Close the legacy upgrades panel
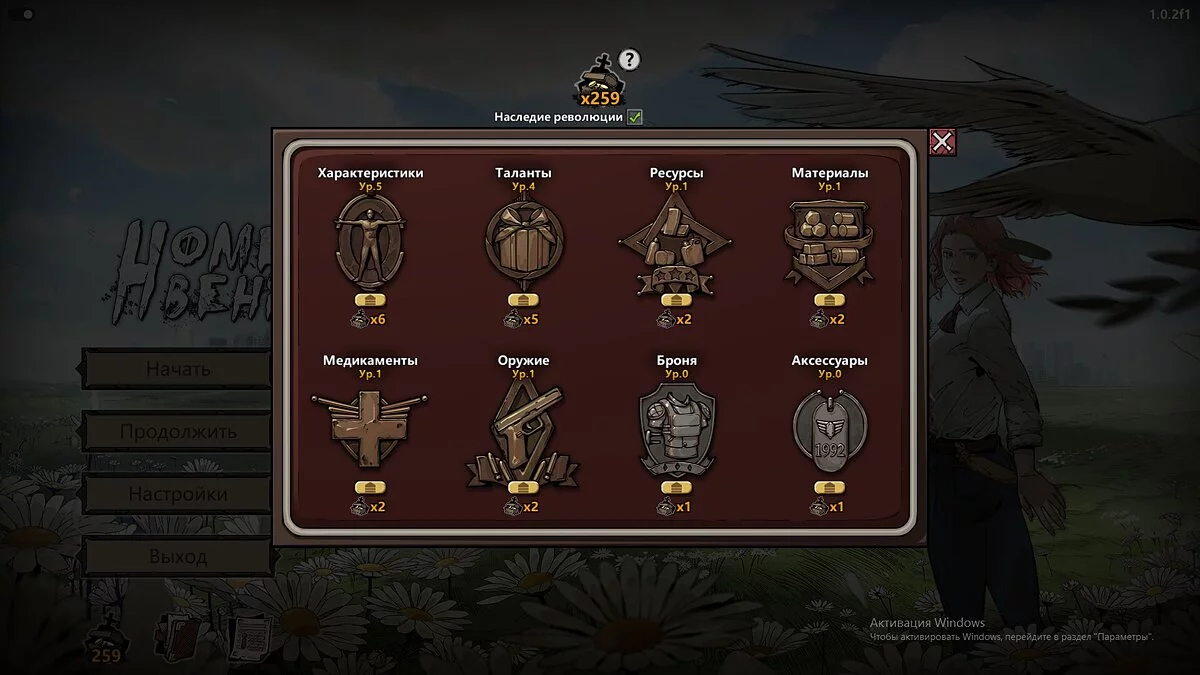The height and width of the screenshot is (675, 1200). click(942, 142)
